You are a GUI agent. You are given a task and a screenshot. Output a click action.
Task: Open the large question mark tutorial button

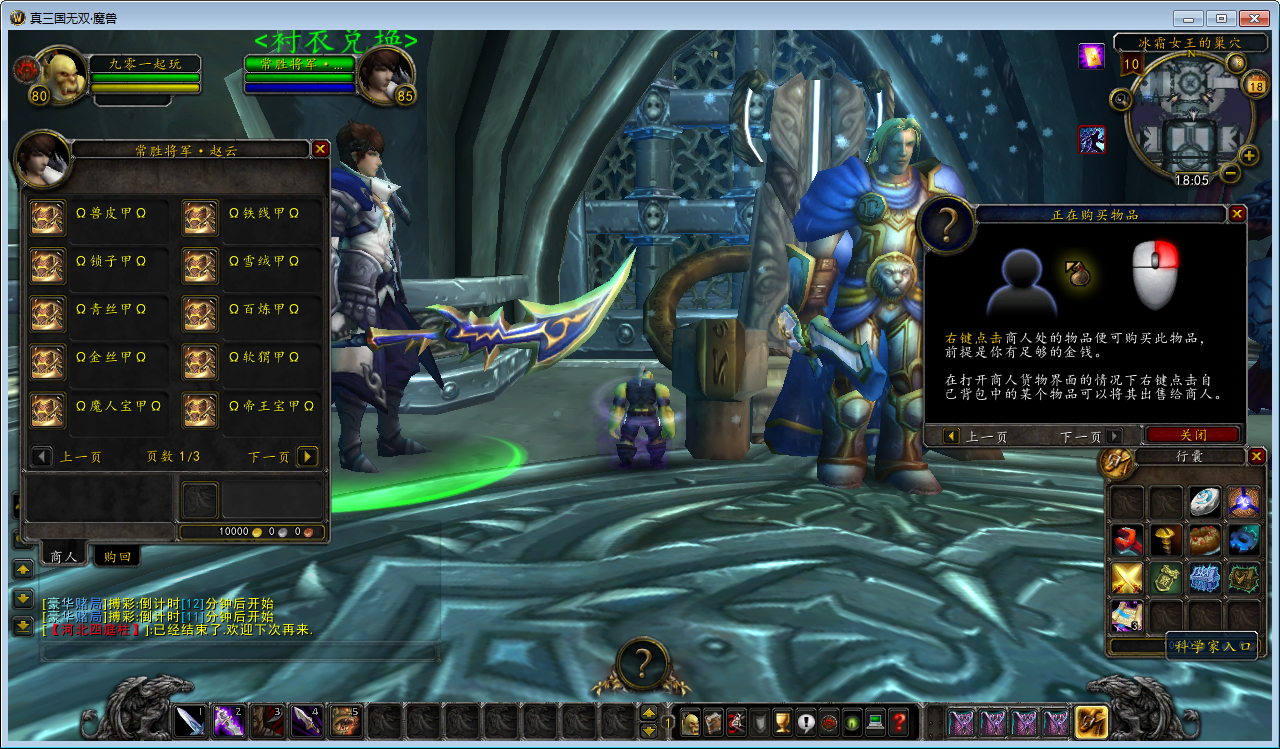pos(643,664)
